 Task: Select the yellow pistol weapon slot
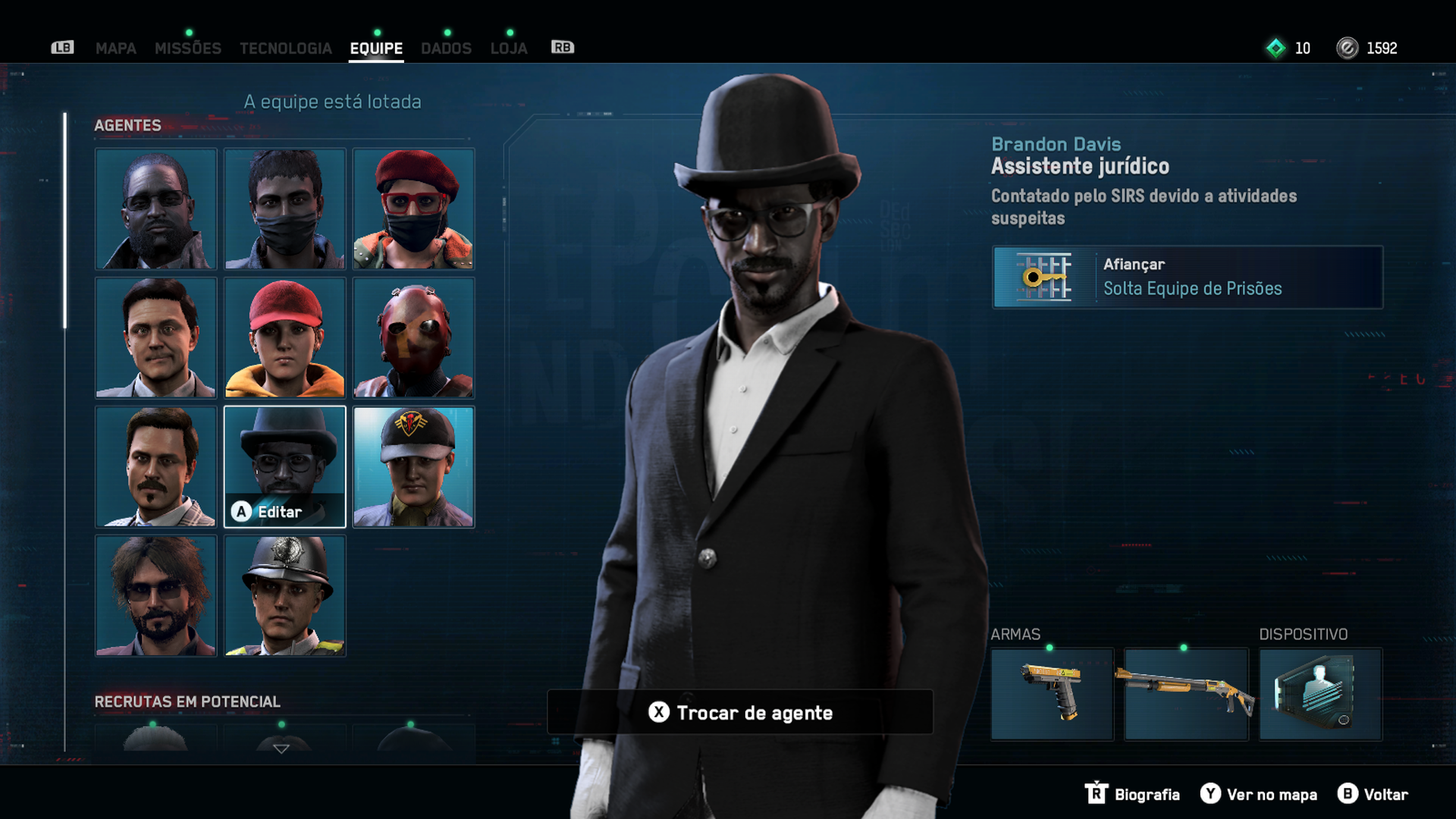(1052, 694)
